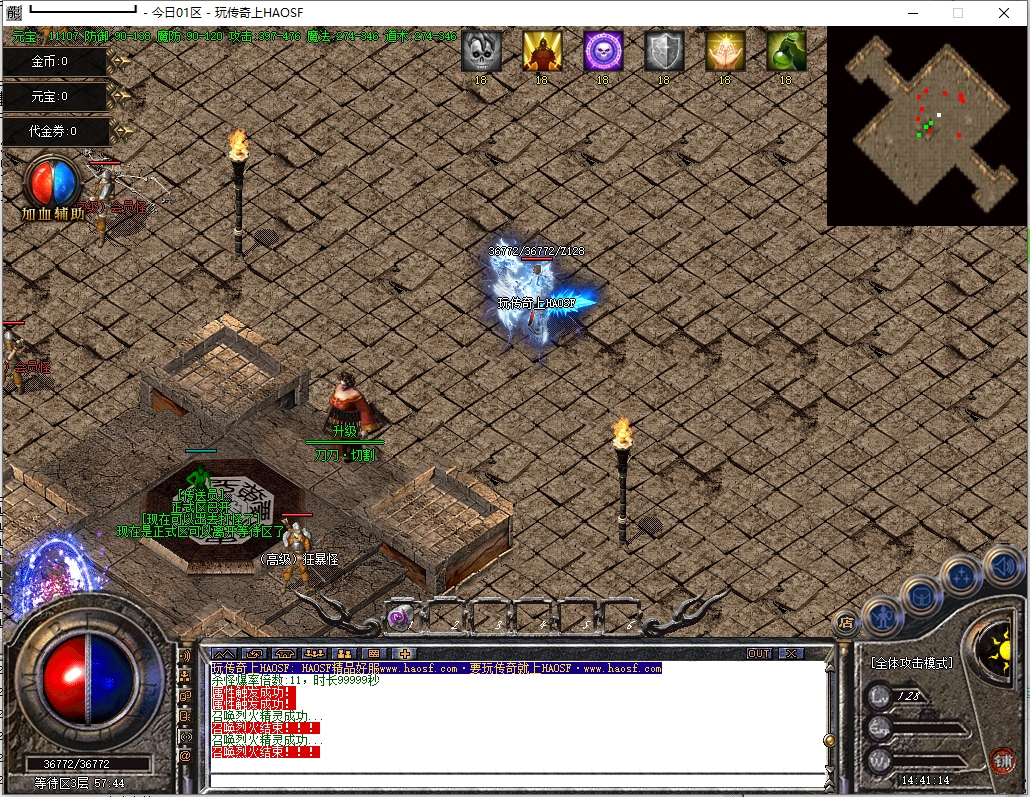Select the grey shield buff icon
1030x797 pixels.
(x=664, y=51)
